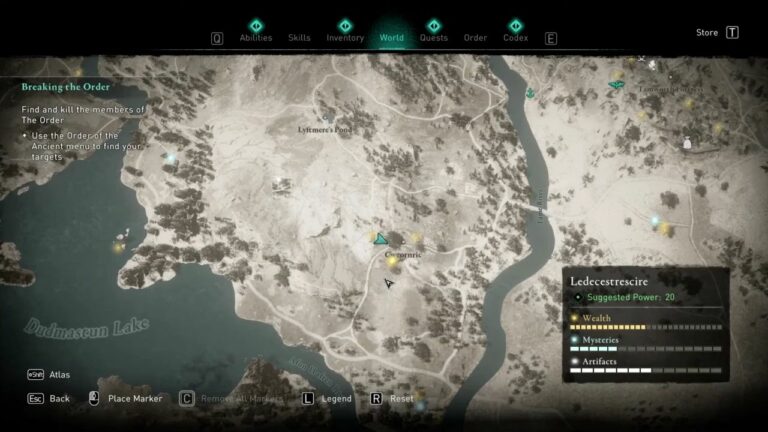
Task: Select the Lyttmere's Pond location marker
Action: (x=328, y=118)
